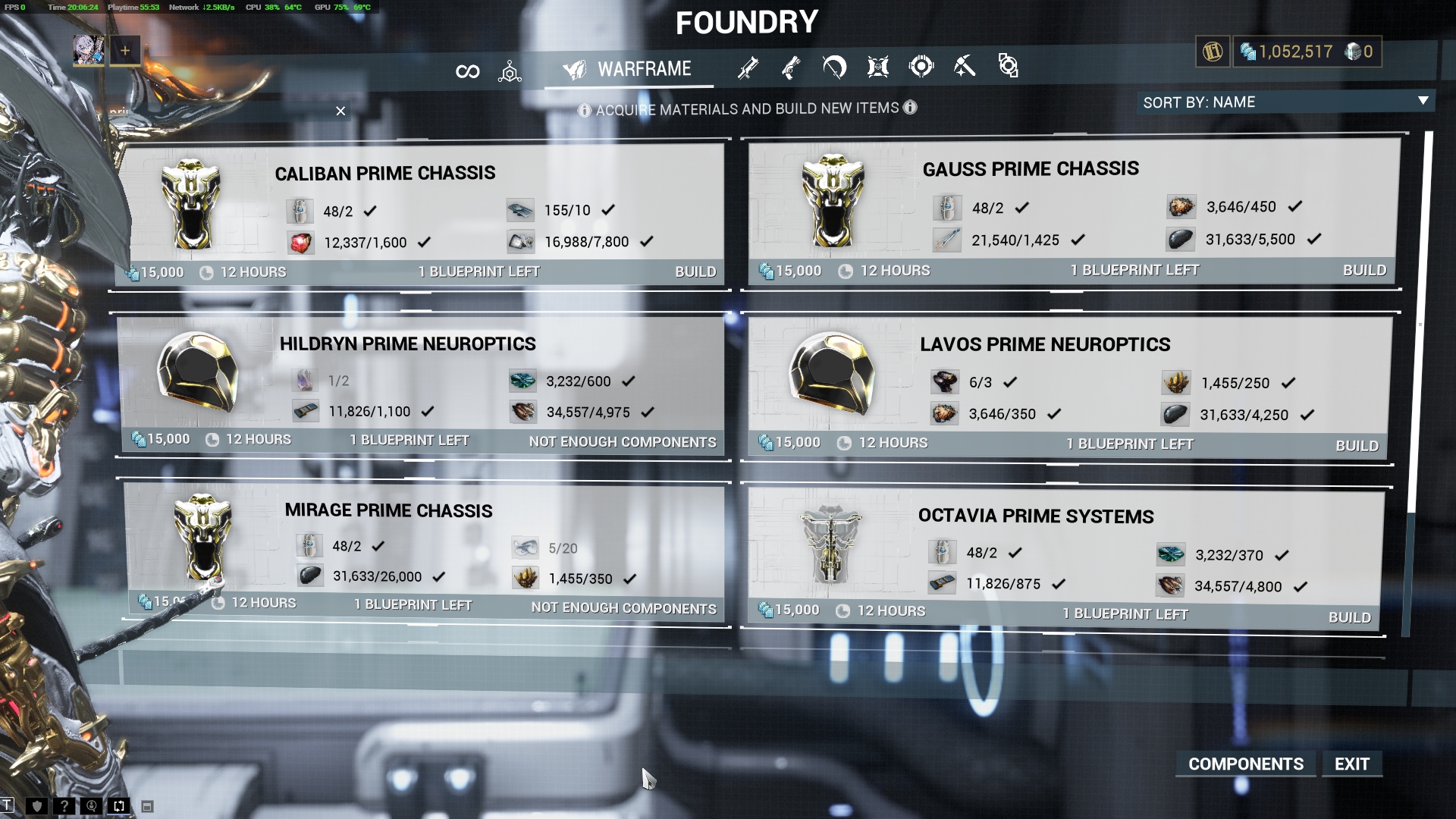
Task: Select the Hildryn Prime Neuroptics blueprint
Action: coord(408,344)
